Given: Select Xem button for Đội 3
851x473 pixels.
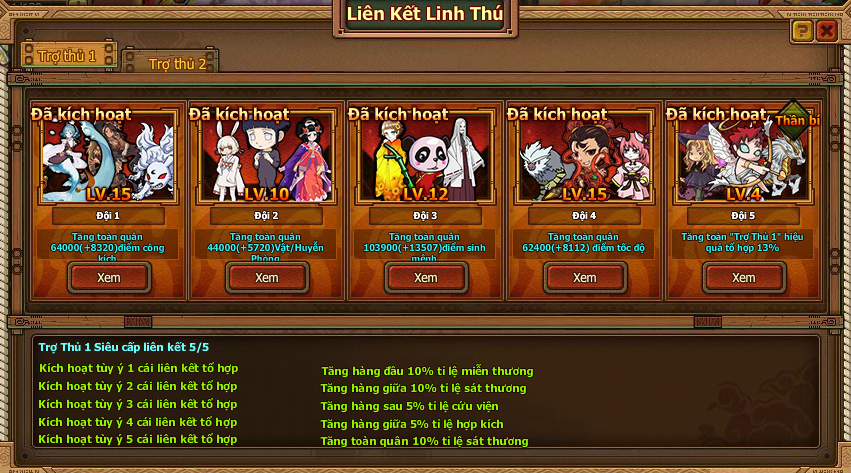Looking at the screenshot, I should (426, 277).
